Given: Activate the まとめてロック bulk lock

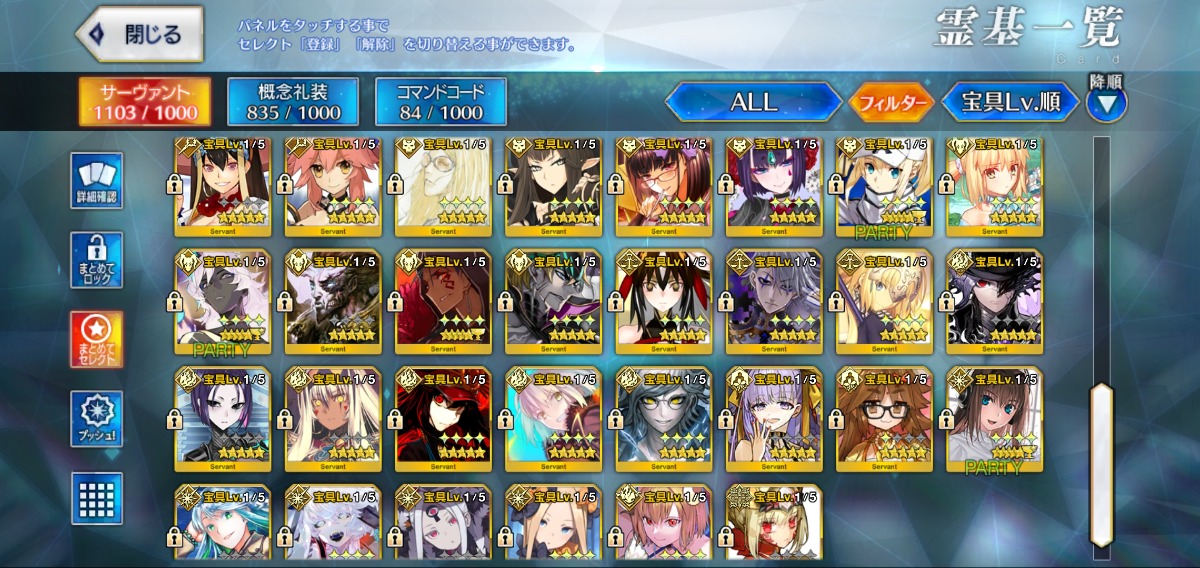Looking at the screenshot, I should click(x=97, y=260).
